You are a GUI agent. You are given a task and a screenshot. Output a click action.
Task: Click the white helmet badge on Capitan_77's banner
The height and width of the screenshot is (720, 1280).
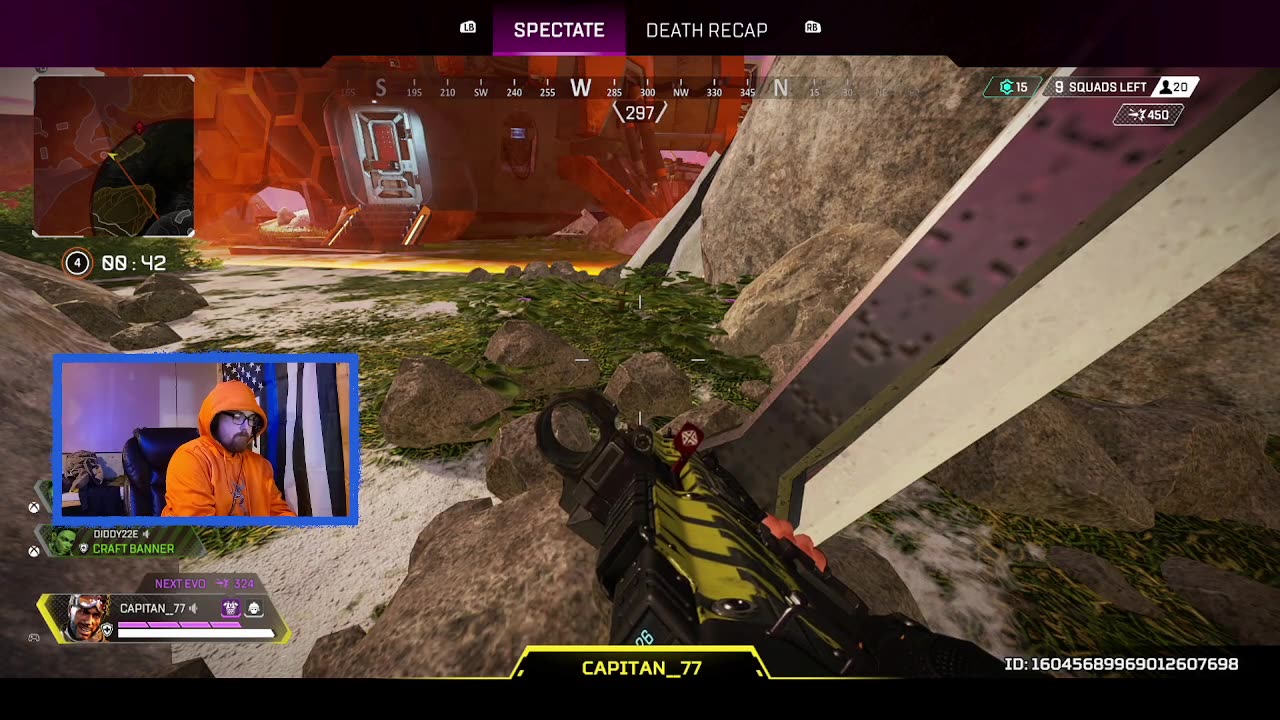click(x=254, y=608)
